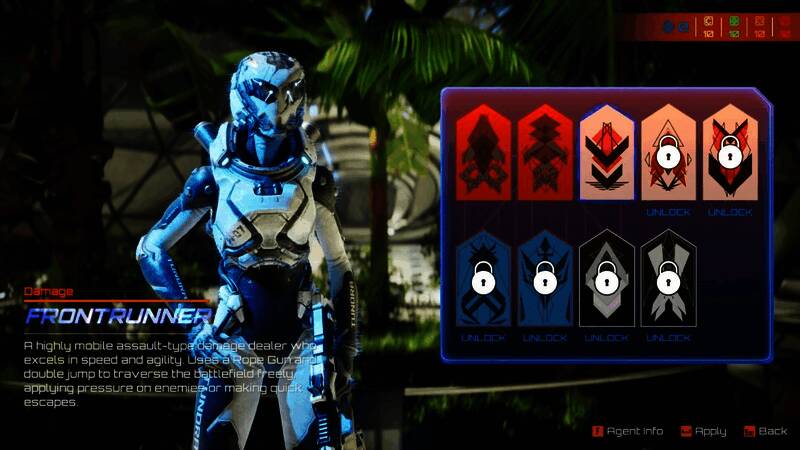Select the highlighted peach chevron emblem
This screenshot has height=450, width=800.
point(606,153)
